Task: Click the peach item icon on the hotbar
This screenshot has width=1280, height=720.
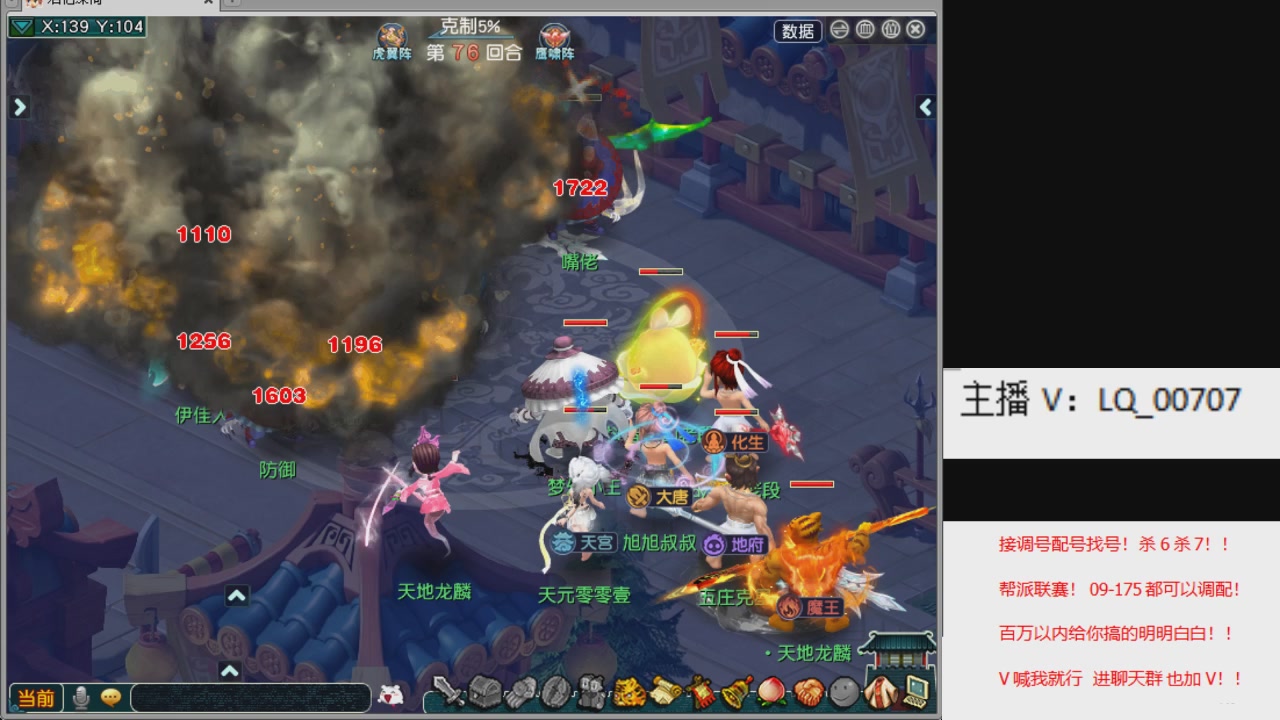Action: click(771, 693)
